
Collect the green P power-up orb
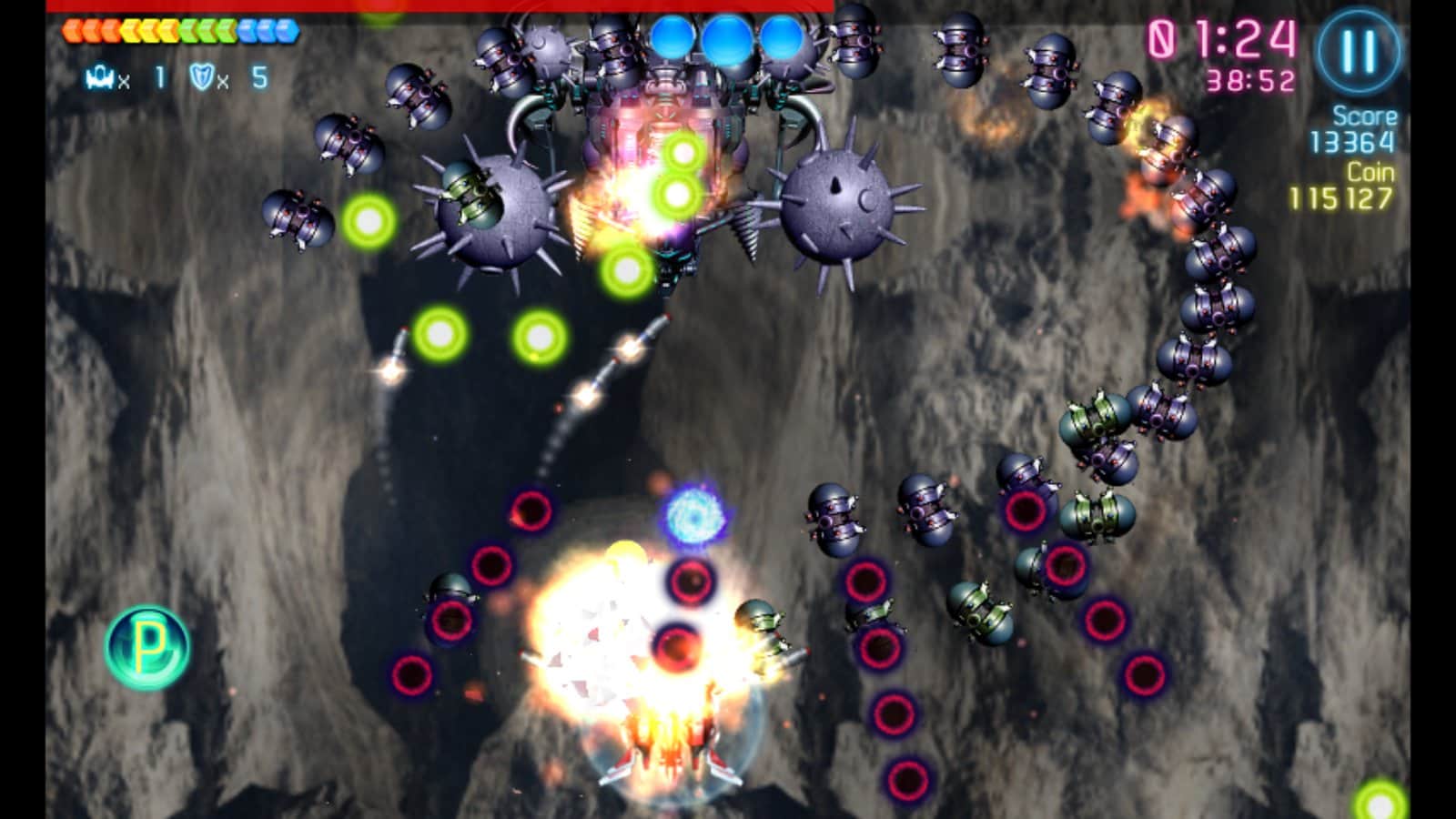[148, 647]
